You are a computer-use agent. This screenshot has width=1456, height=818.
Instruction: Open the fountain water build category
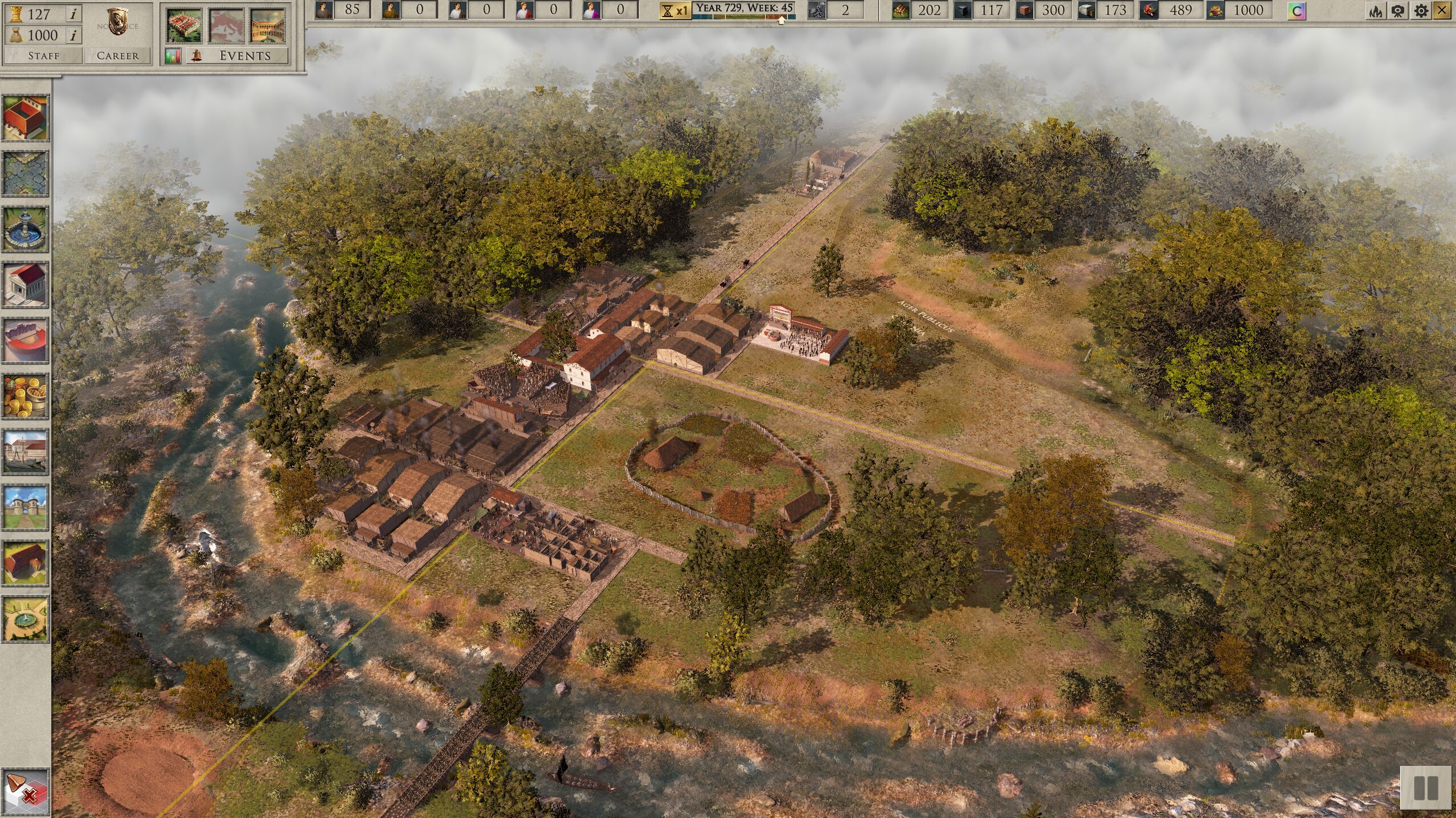25,229
